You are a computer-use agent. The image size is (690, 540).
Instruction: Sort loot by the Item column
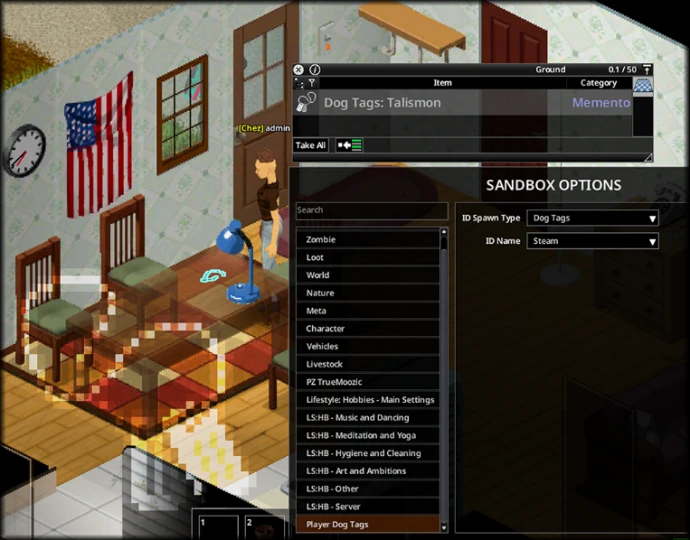tap(442, 83)
